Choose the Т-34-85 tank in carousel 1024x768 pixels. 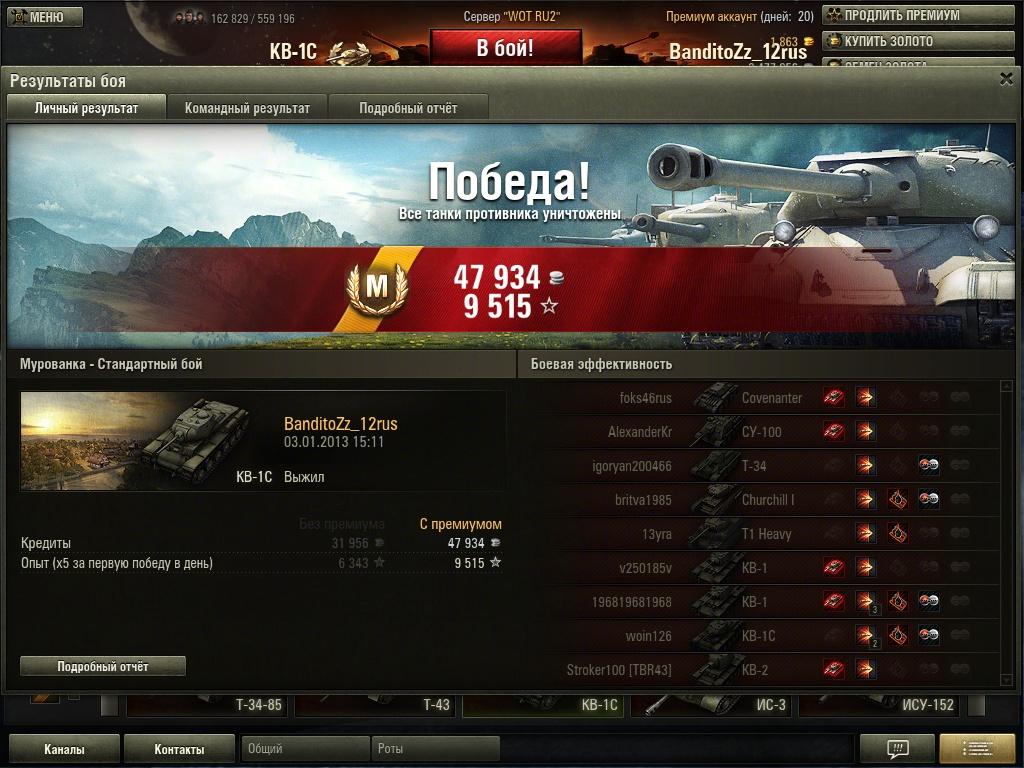point(207,705)
